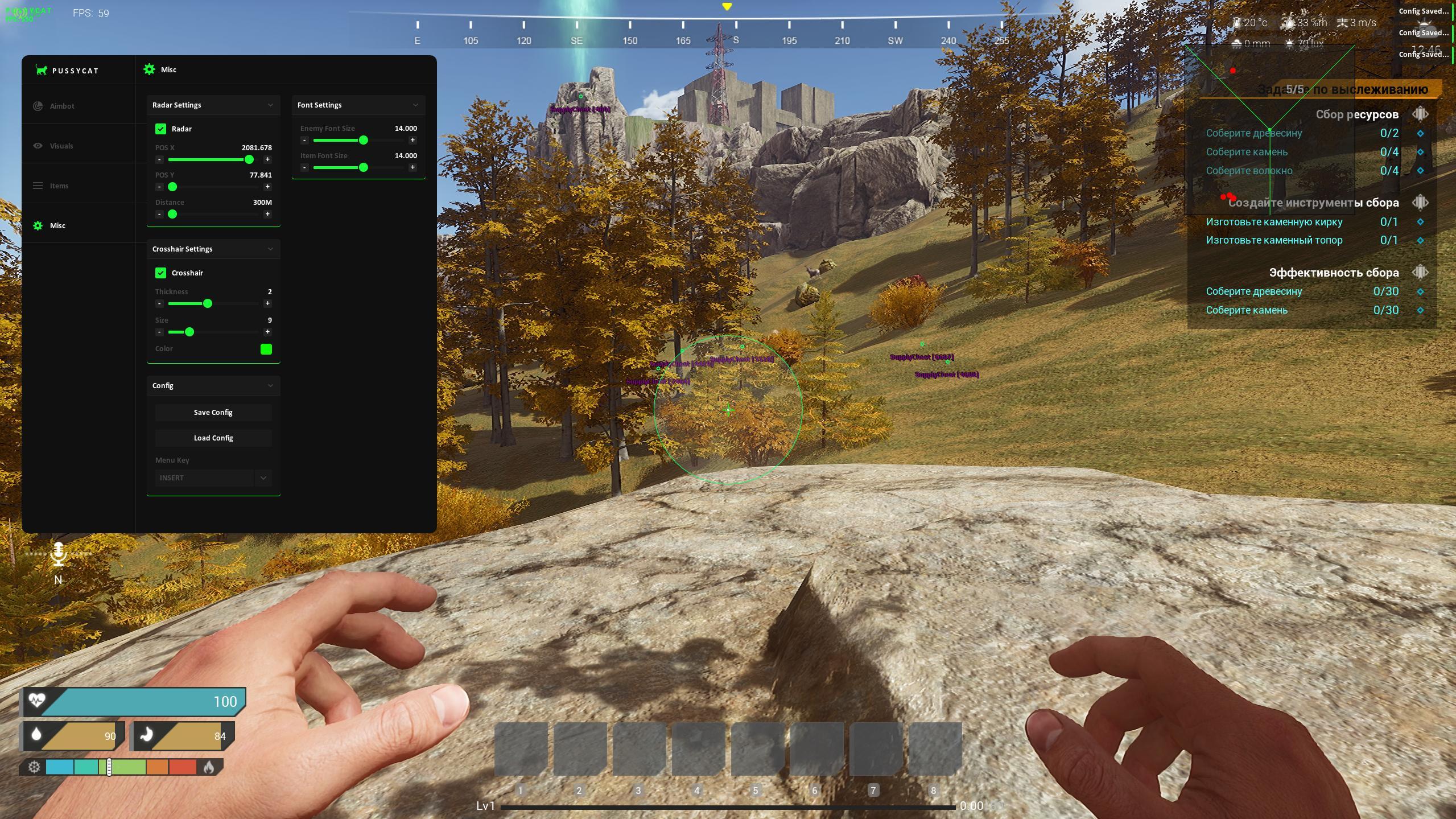Viewport: 1456px width, 819px height.
Task: Switch to the Visuals tab
Action: coord(61,146)
